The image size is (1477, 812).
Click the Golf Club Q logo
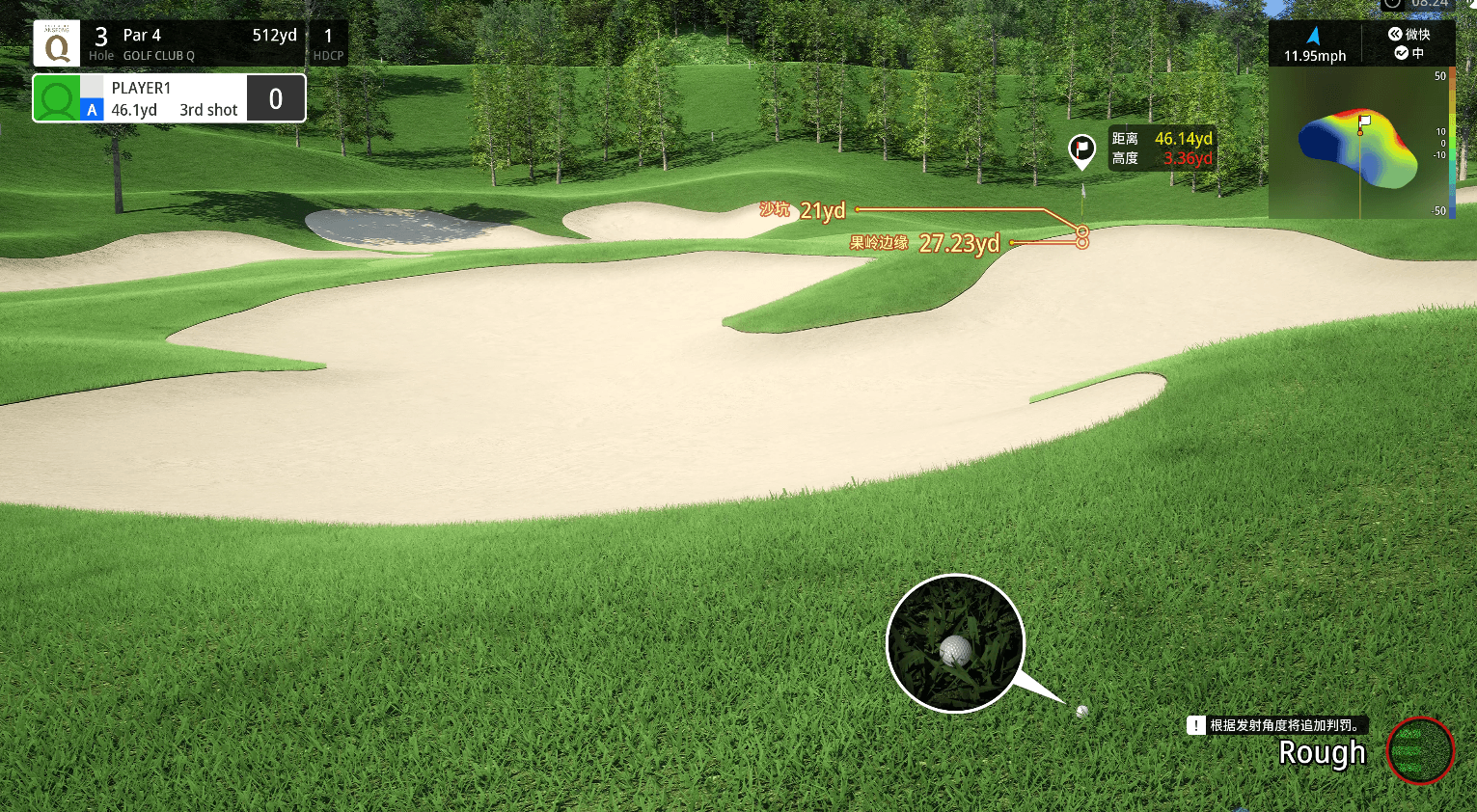[57, 43]
